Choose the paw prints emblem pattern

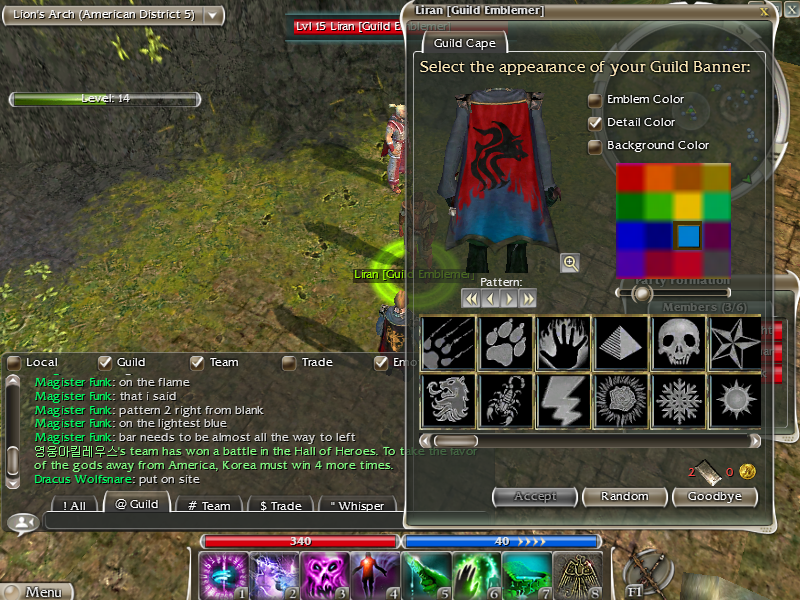(x=506, y=342)
